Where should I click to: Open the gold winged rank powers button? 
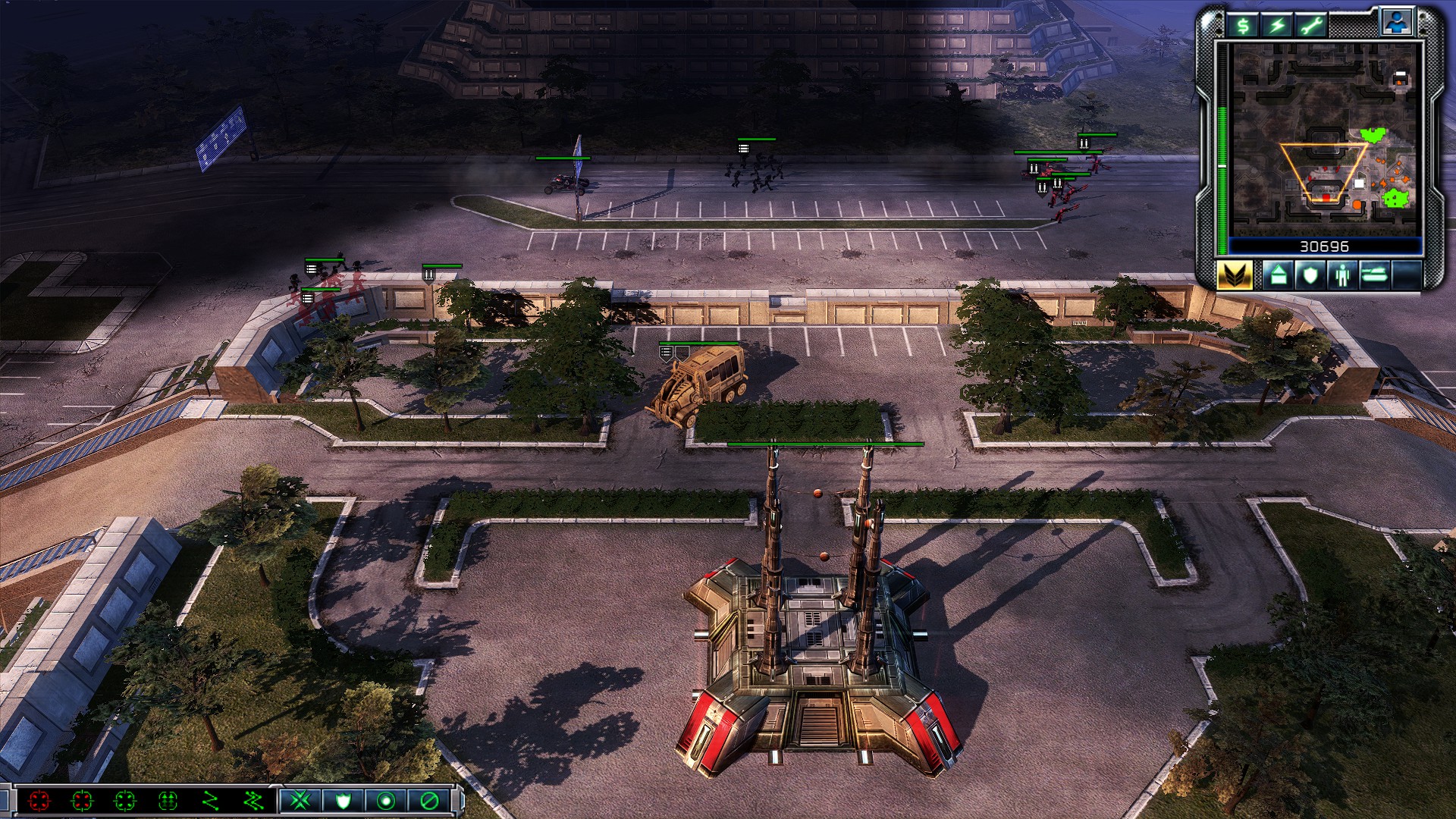coord(1235,275)
